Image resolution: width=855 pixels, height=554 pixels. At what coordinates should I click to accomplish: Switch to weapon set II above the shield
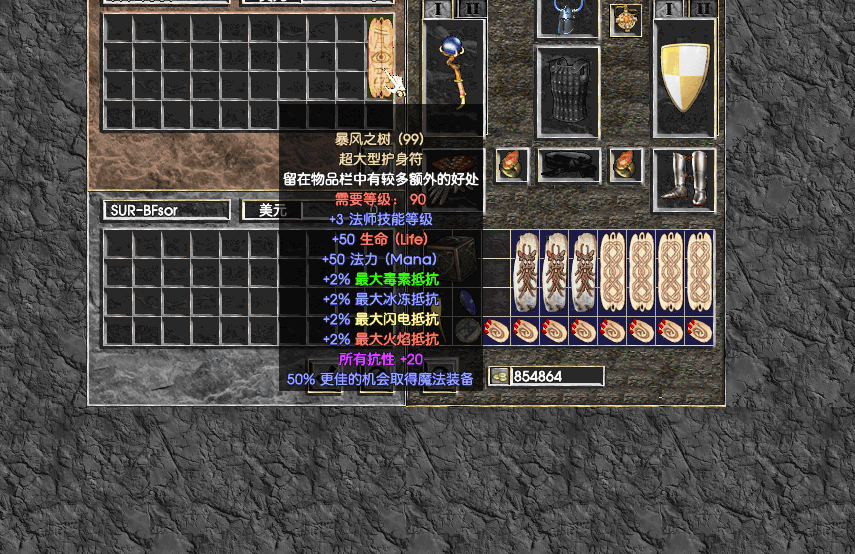coord(703,9)
